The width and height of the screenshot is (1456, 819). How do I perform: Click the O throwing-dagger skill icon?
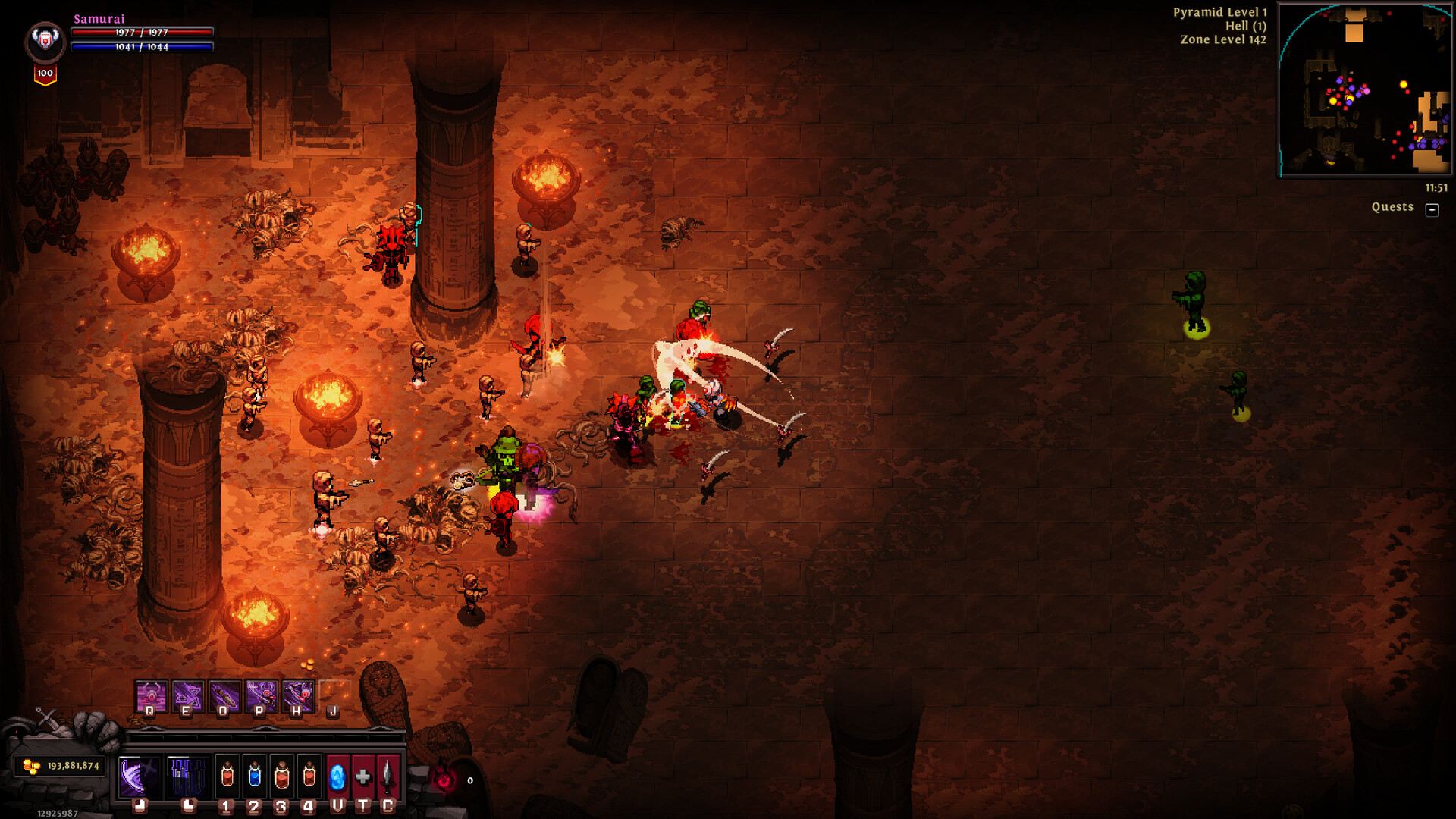[x=224, y=694]
